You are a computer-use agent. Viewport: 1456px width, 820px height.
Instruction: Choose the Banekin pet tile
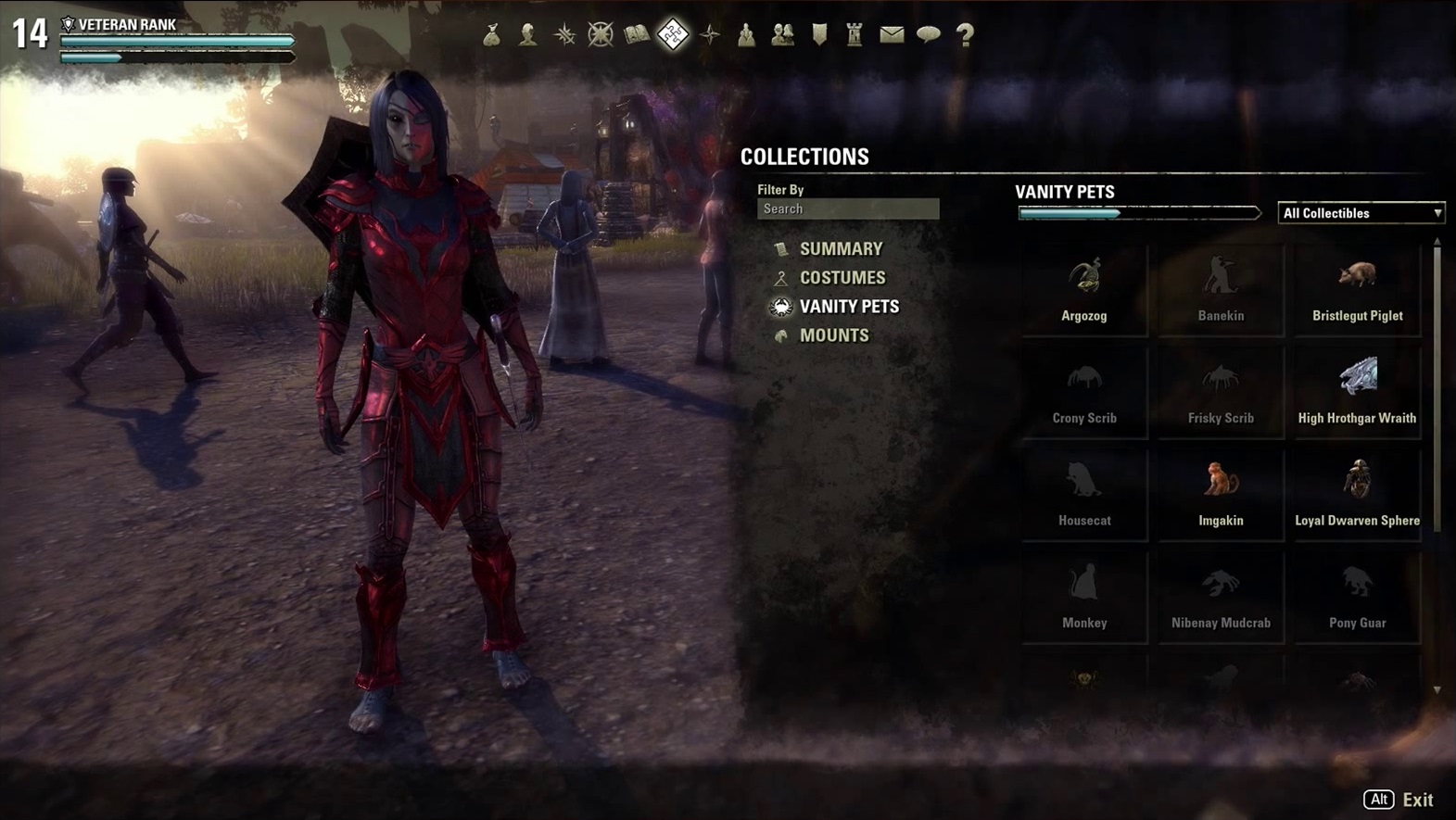pyautogui.click(x=1221, y=289)
